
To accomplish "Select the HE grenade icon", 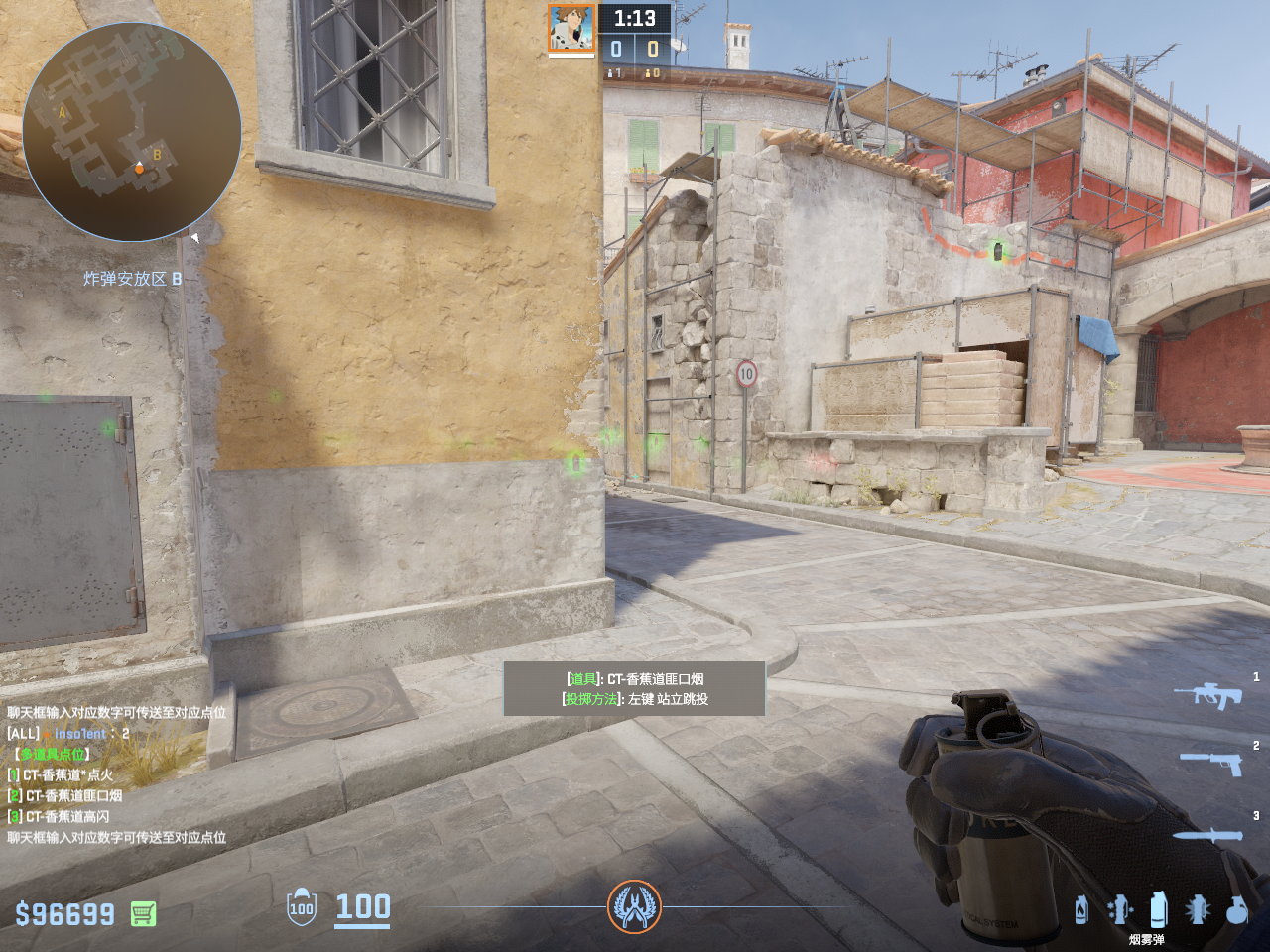I will 1236,909.
